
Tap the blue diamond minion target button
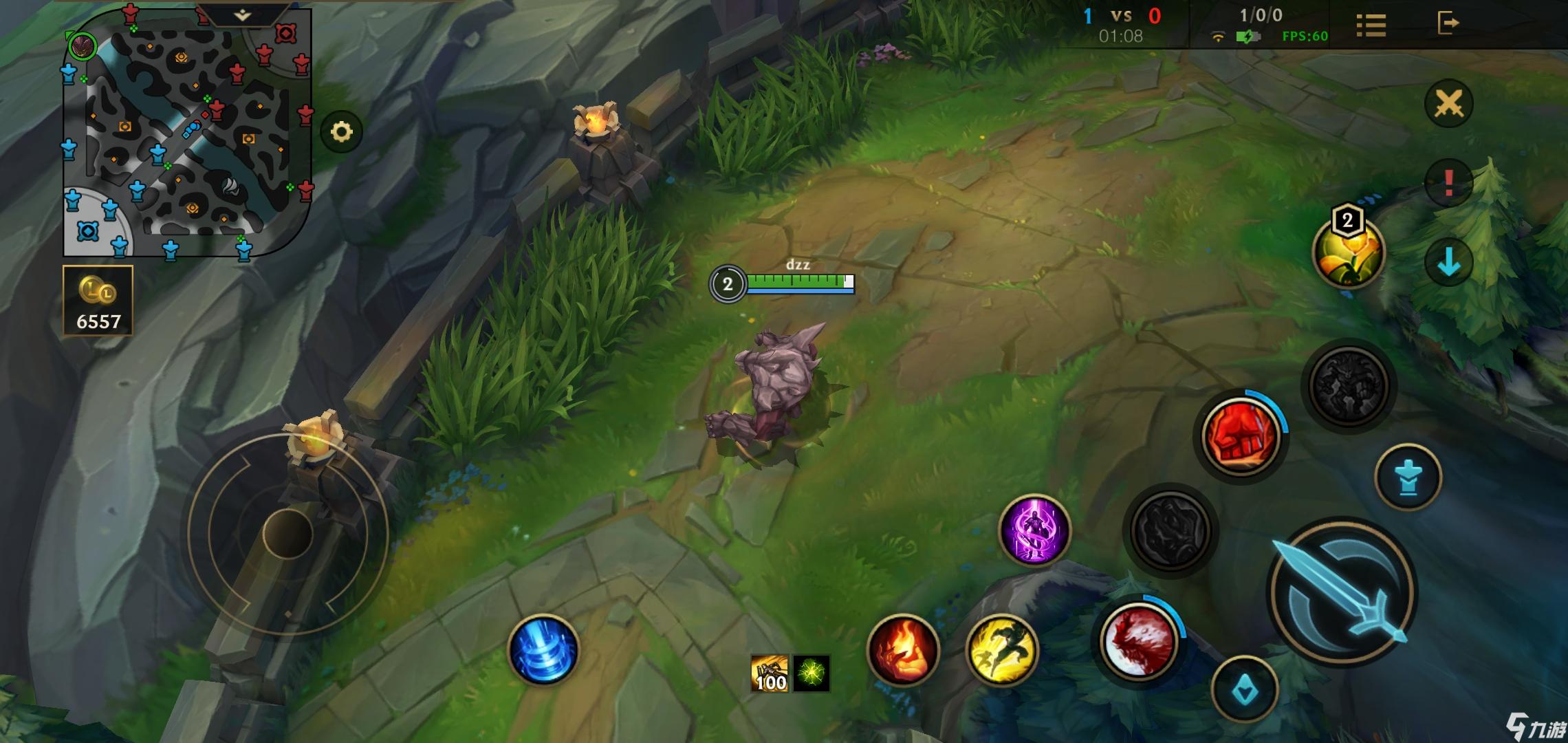coord(1245,690)
